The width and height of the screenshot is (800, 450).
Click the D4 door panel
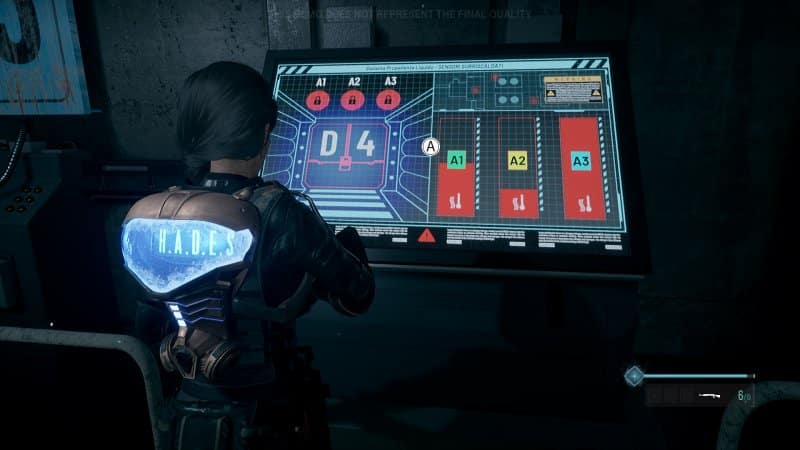click(x=348, y=146)
